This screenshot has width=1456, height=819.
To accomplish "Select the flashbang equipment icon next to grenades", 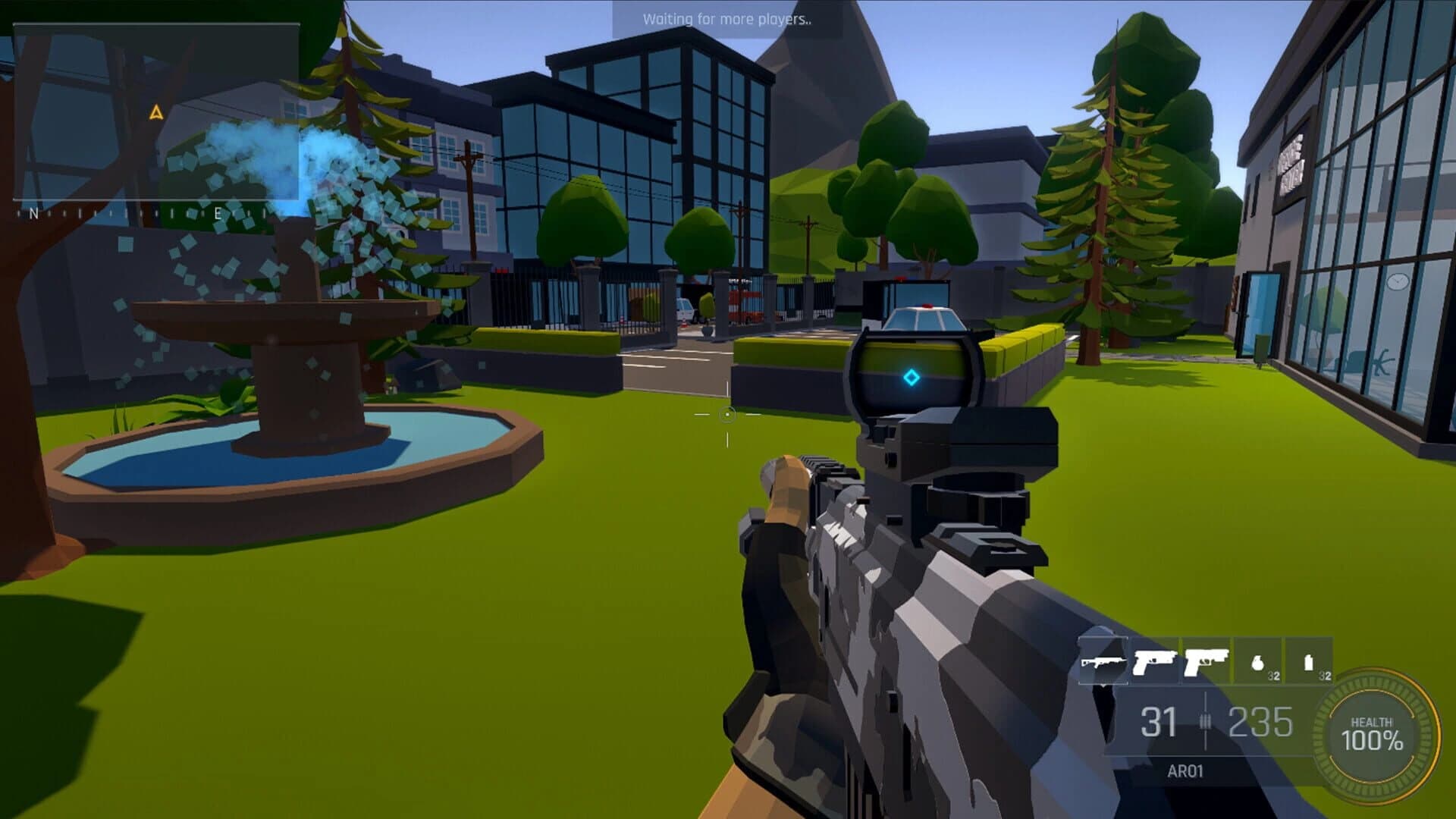I will (1310, 663).
